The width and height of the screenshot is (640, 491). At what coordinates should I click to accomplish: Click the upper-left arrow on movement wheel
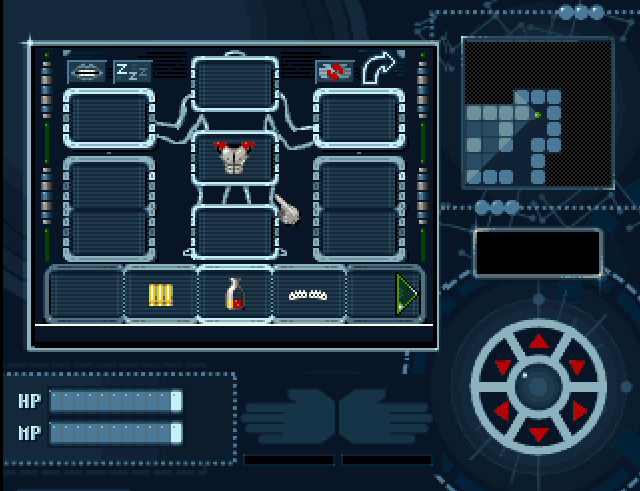click(x=503, y=366)
